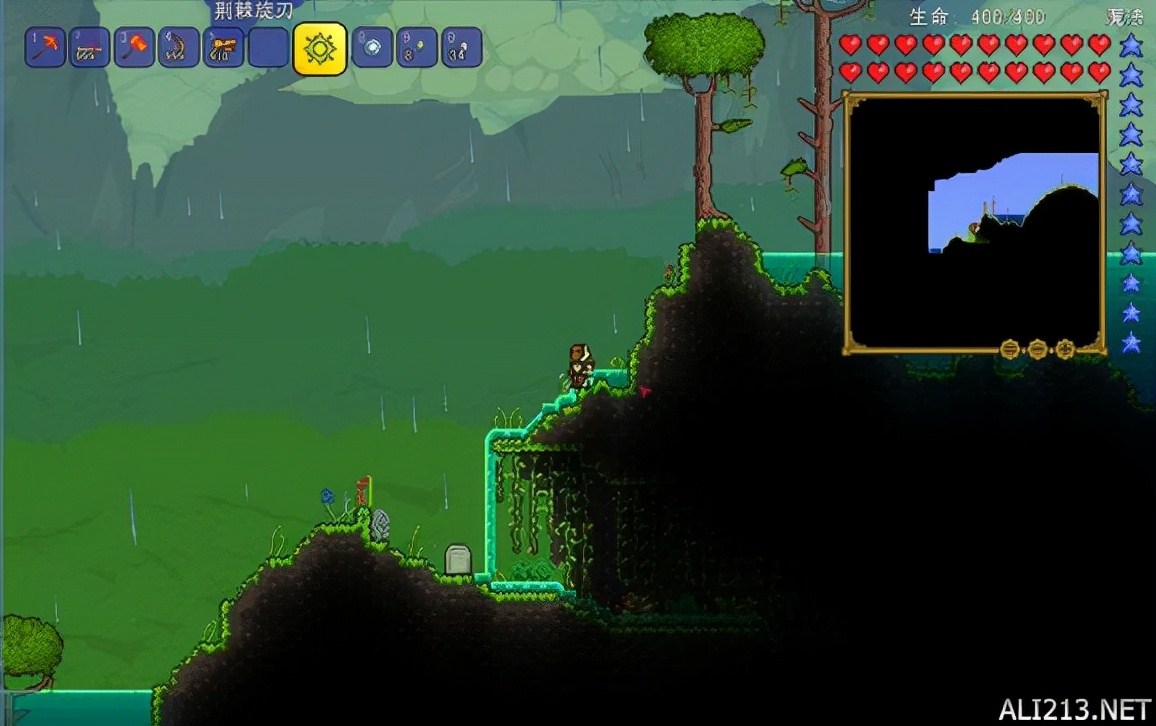The width and height of the screenshot is (1156, 726).
Task: Choose the orange hammer hotbar slot
Action: 135,47
